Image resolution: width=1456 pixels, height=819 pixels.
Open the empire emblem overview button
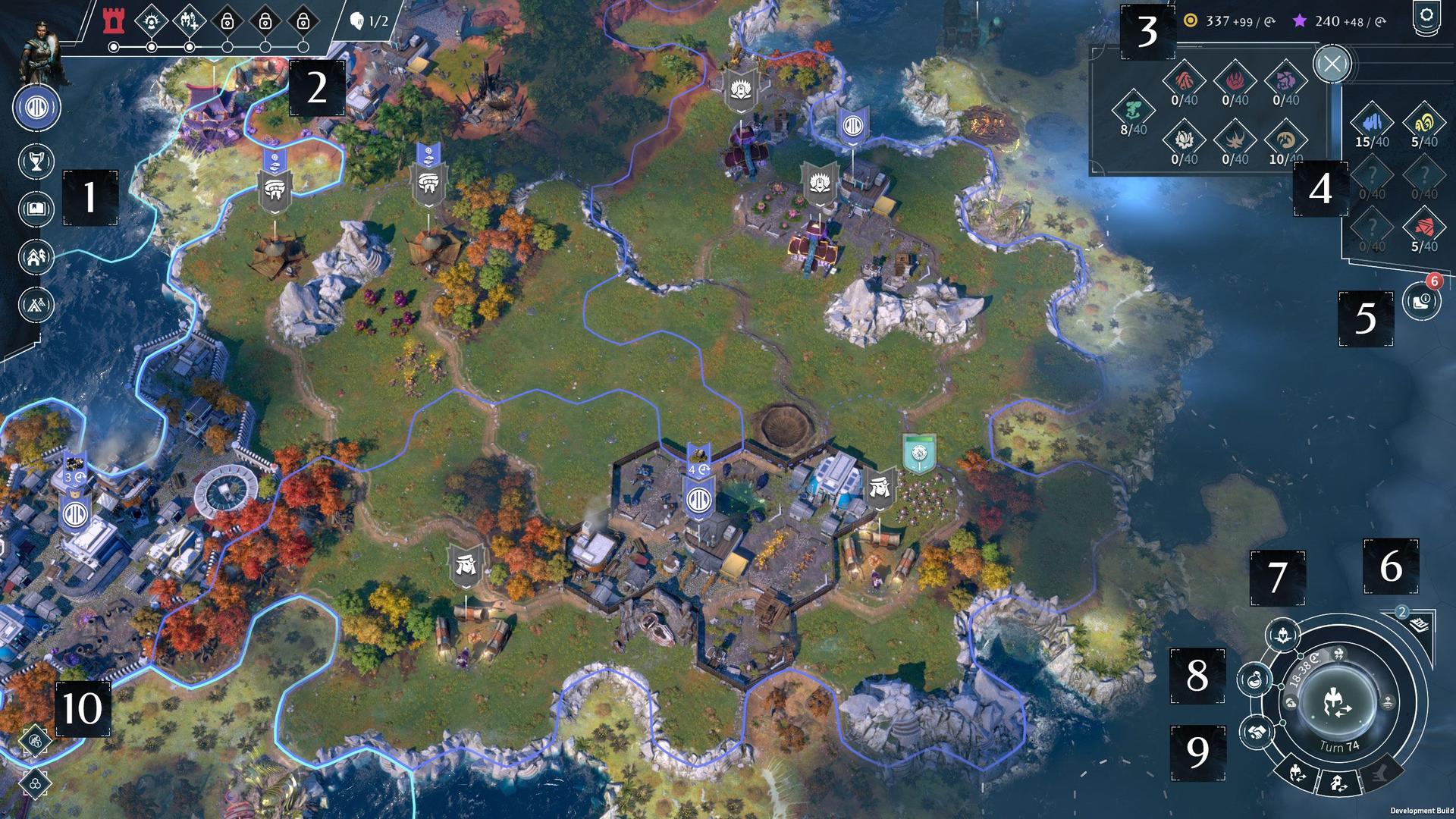36,107
